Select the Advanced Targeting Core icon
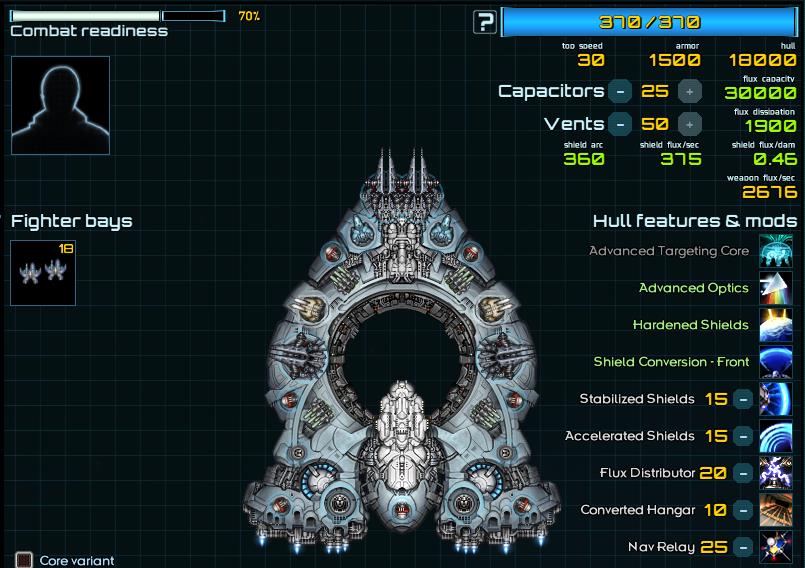The width and height of the screenshot is (805, 568). 777,251
